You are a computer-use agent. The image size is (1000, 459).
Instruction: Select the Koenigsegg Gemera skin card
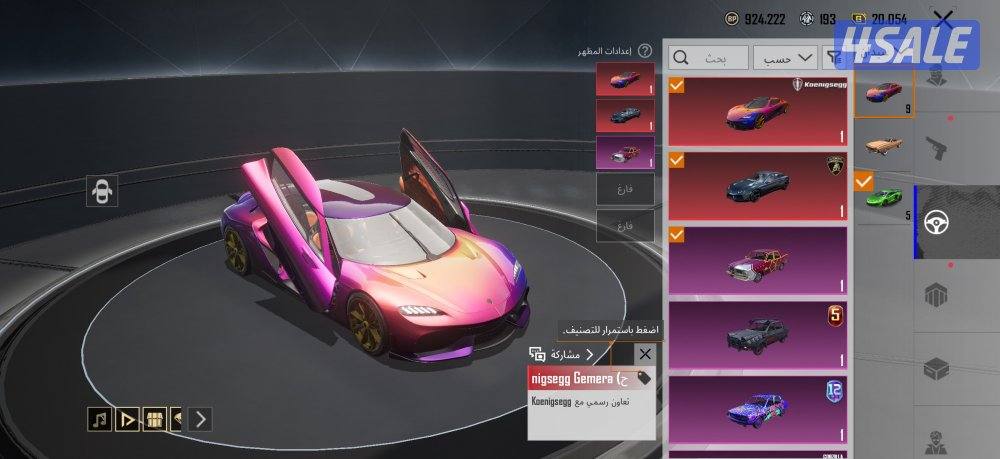click(757, 111)
